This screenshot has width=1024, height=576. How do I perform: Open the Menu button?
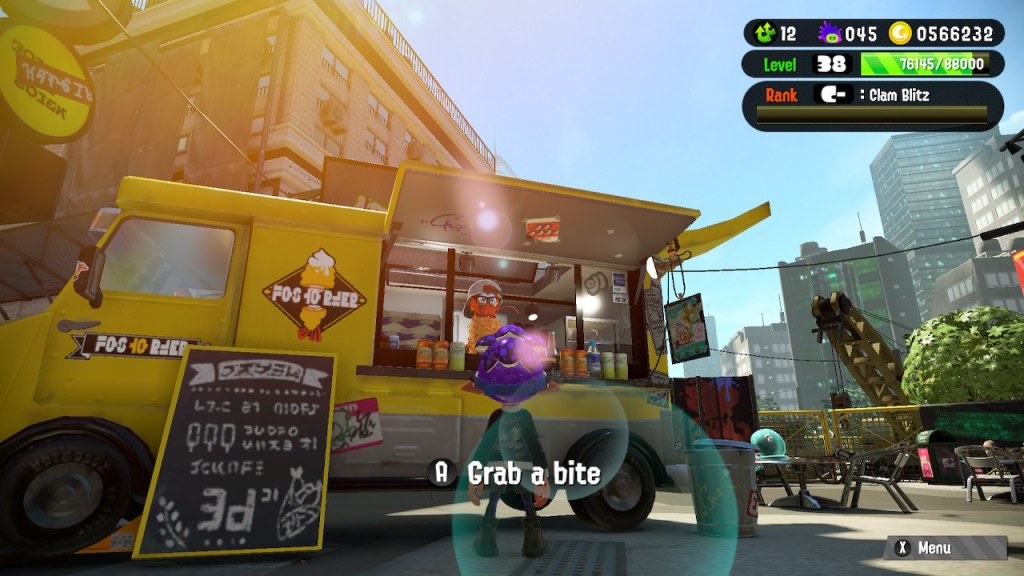[x=945, y=547]
